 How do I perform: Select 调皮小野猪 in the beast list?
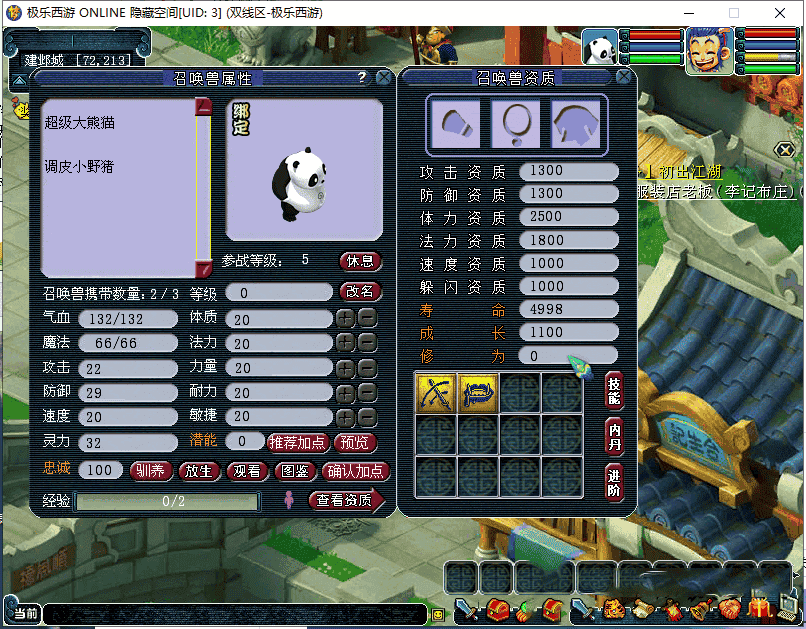click(x=79, y=166)
